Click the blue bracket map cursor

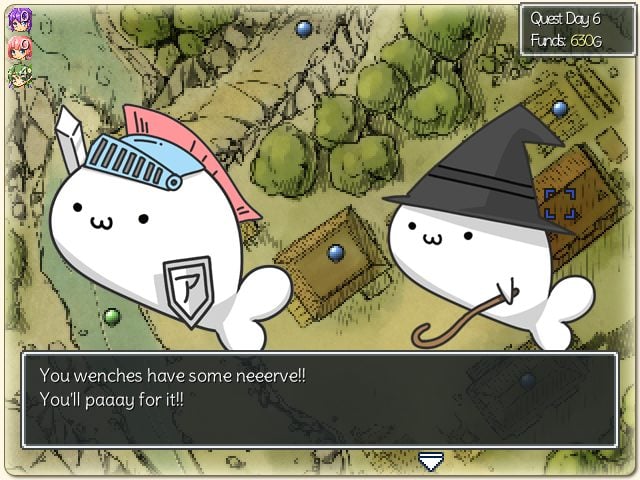pos(560,202)
